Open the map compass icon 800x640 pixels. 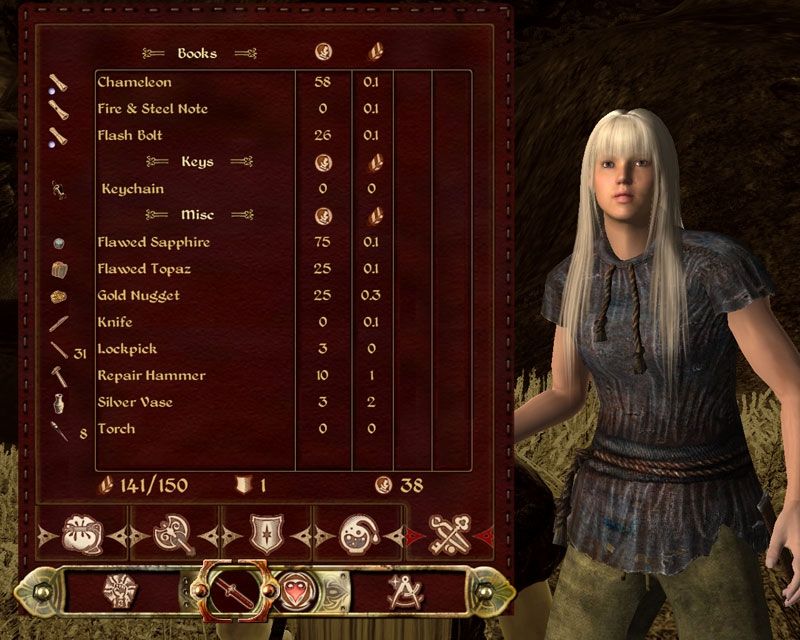tap(403, 592)
